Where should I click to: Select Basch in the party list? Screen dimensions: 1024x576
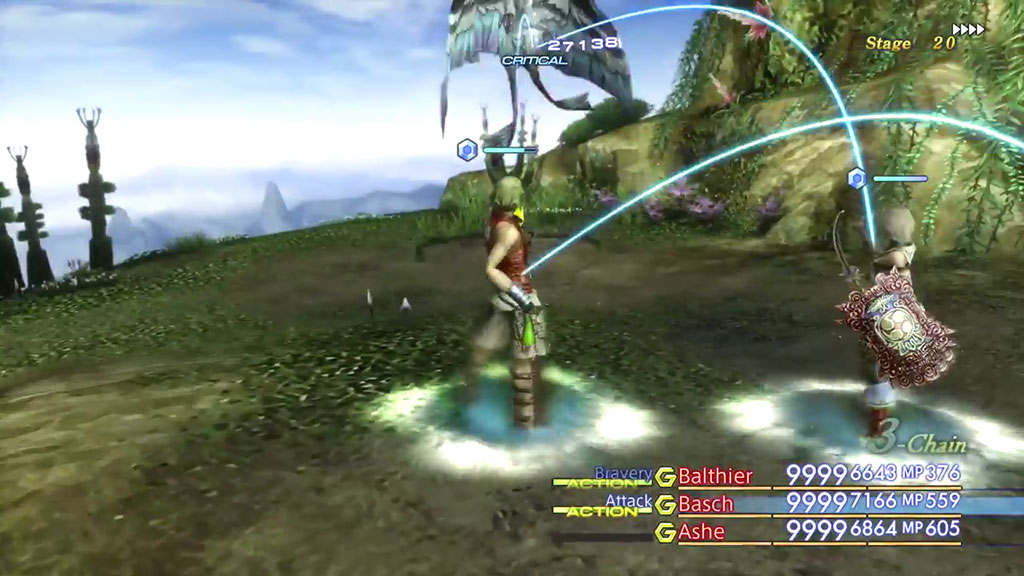[x=706, y=504]
